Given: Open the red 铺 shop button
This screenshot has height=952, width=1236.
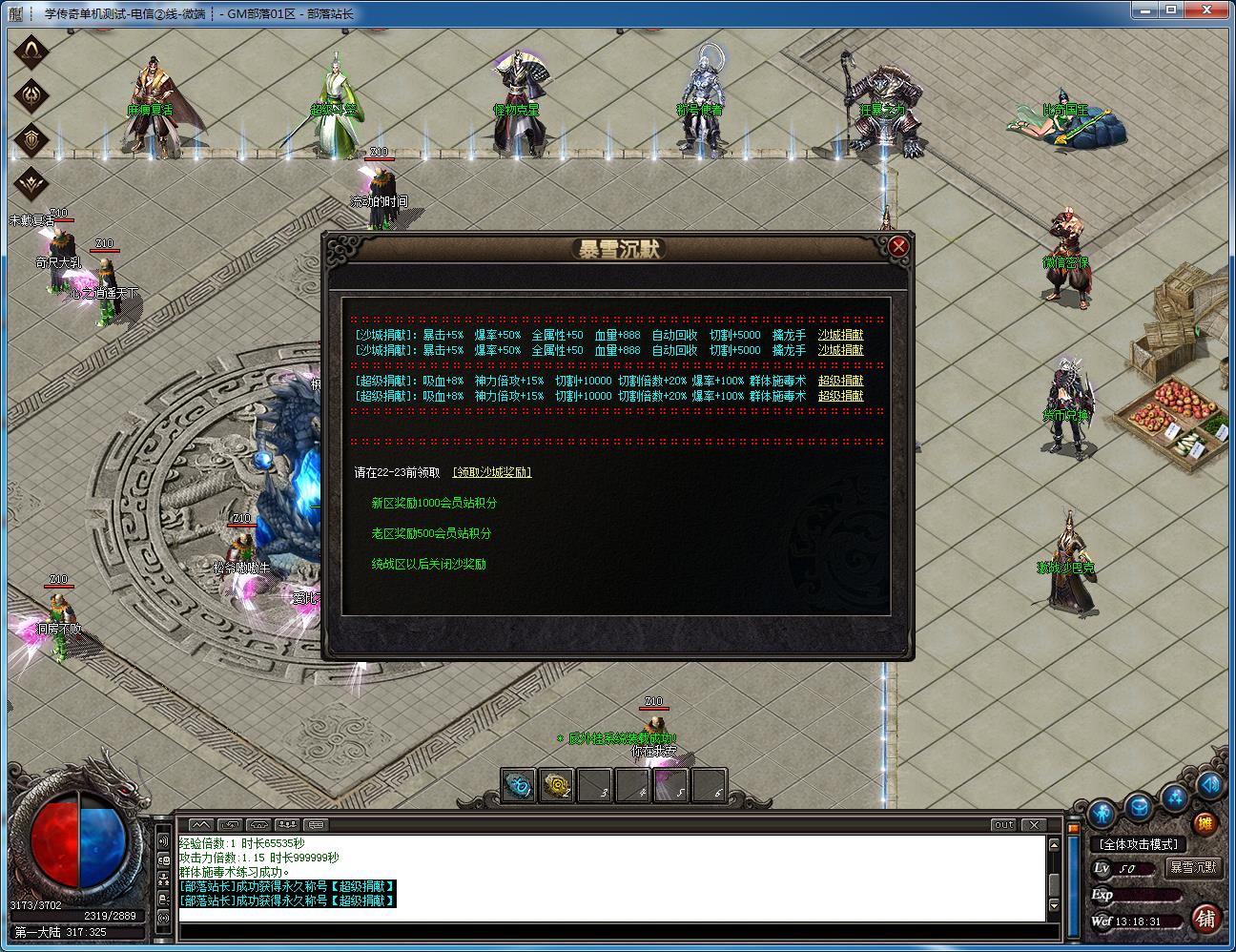Looking at the screenshot, I should [1205, 918].
